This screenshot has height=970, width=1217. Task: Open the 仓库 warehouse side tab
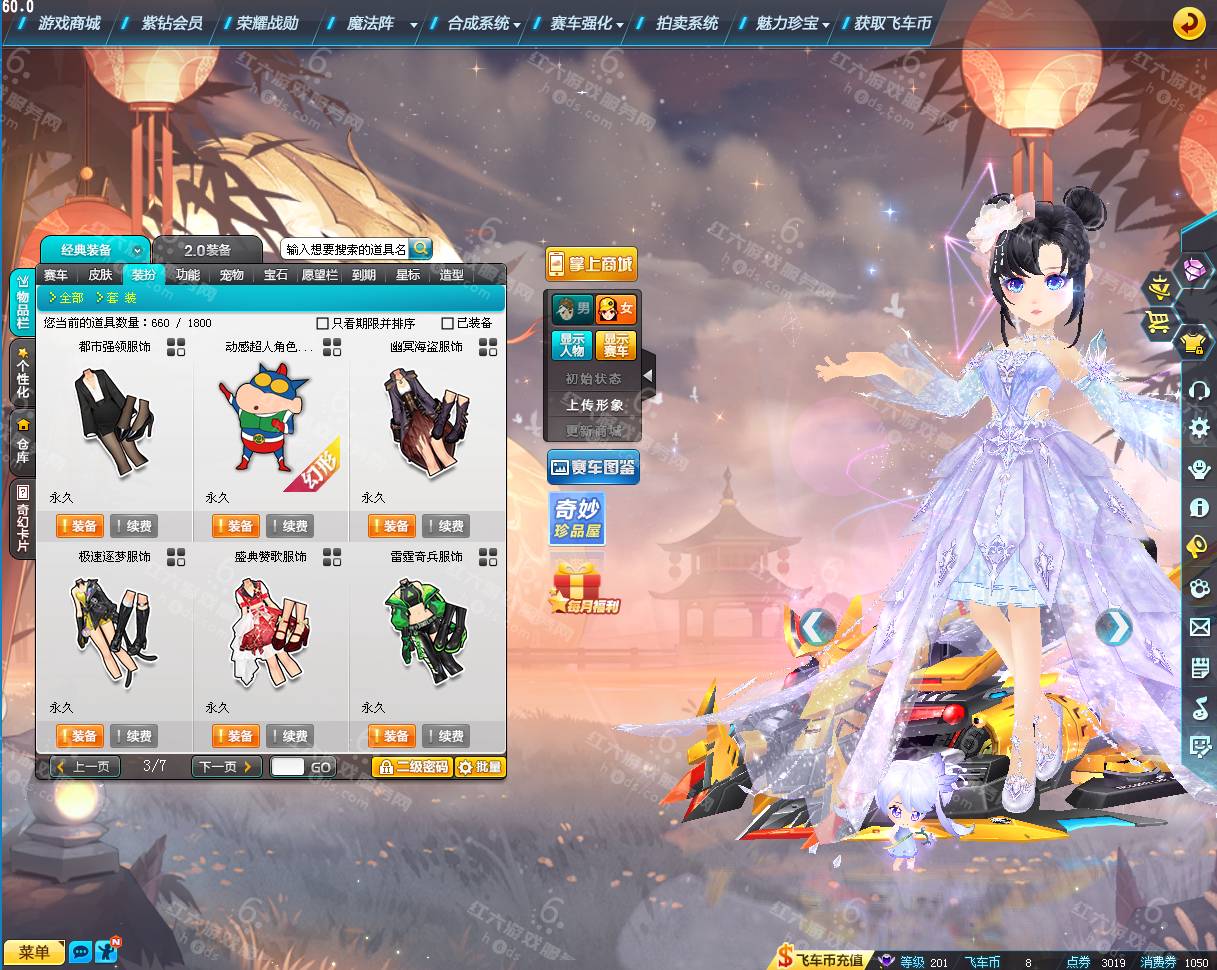point(22,442)
